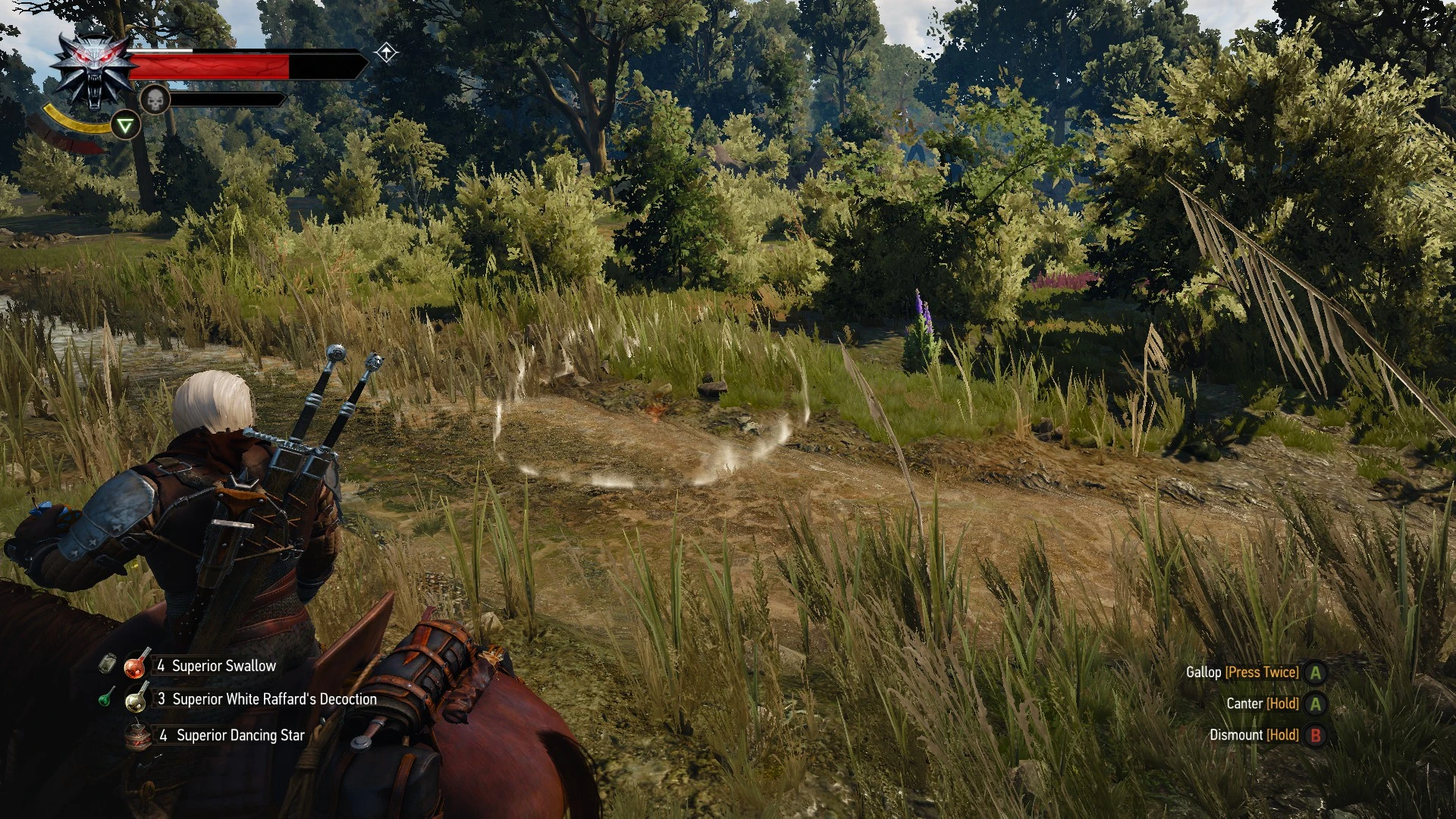This screenshot has width=1456, height=819.
Task: Click the yellow toxicity arc meter
Action: (78, 121)
